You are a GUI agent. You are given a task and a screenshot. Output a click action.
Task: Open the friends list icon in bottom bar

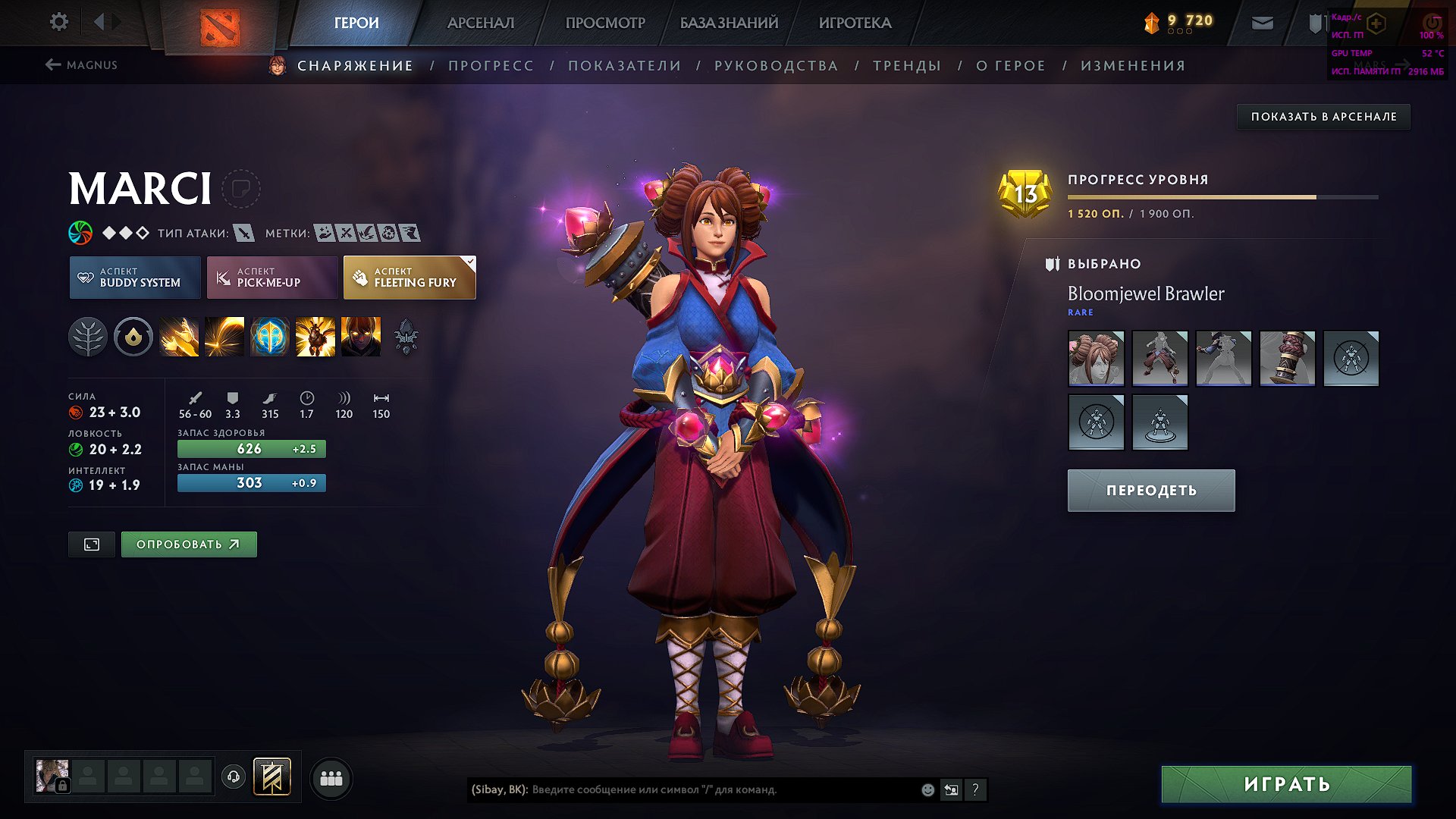tap(330, 777)
